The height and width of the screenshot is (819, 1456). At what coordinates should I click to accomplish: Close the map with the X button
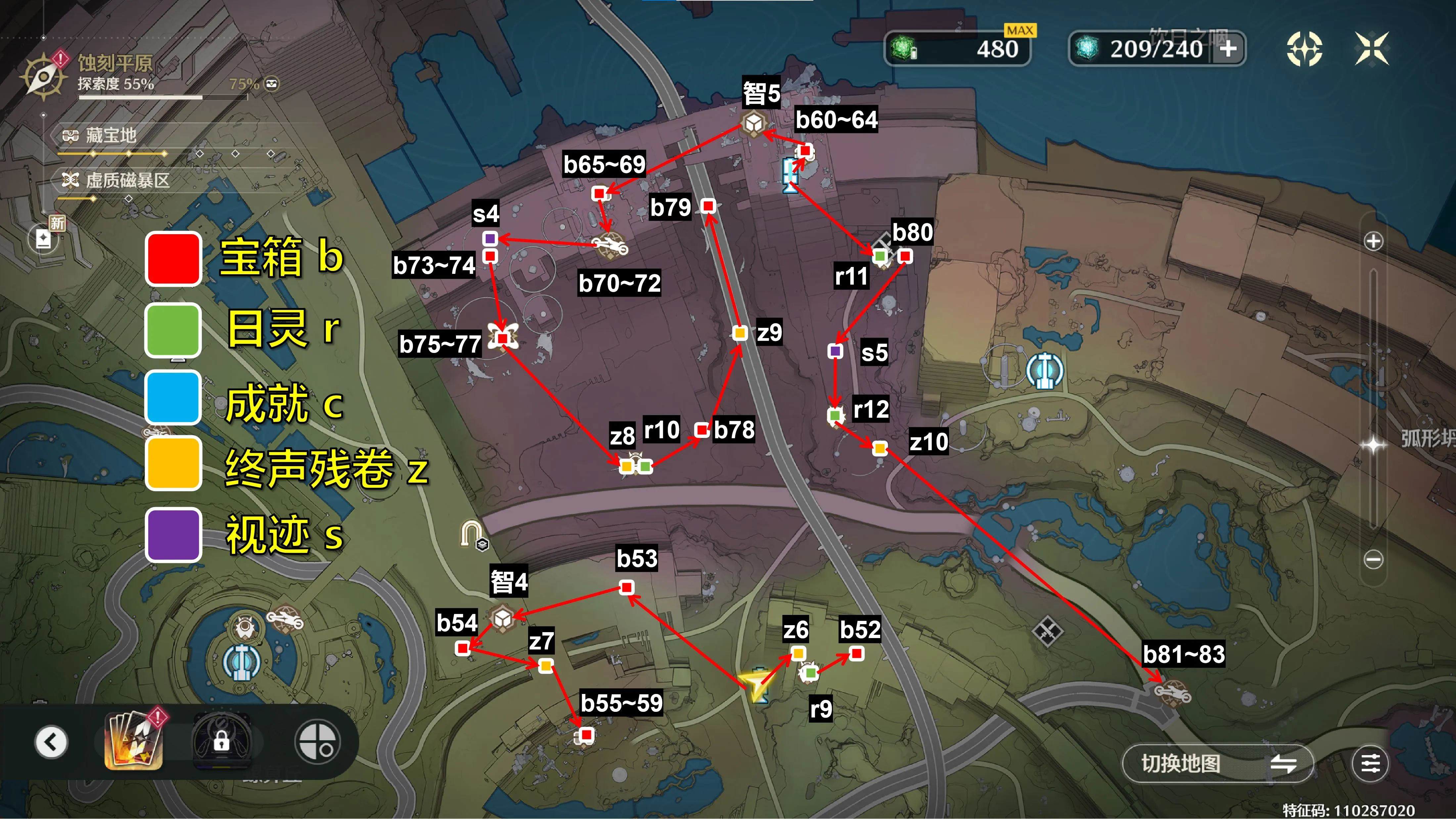1372,49
